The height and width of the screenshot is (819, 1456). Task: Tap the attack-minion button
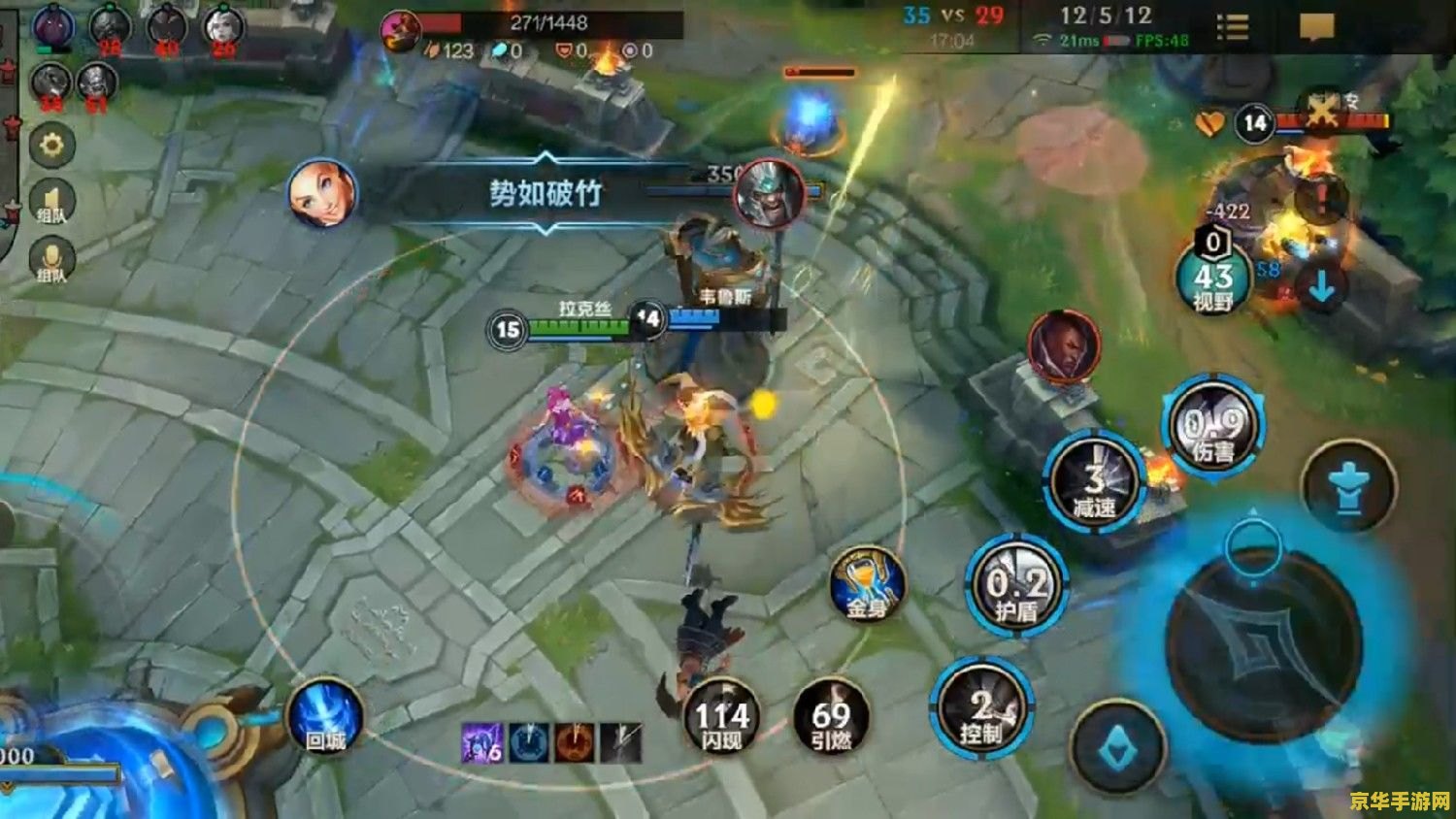point(1117,748)
